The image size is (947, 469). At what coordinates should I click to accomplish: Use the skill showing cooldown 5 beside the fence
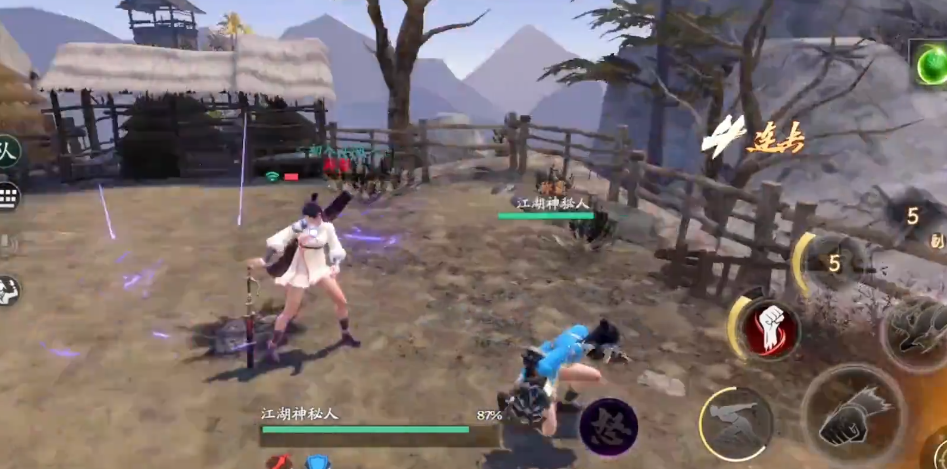pyautogui.click(x=832, y=264)
